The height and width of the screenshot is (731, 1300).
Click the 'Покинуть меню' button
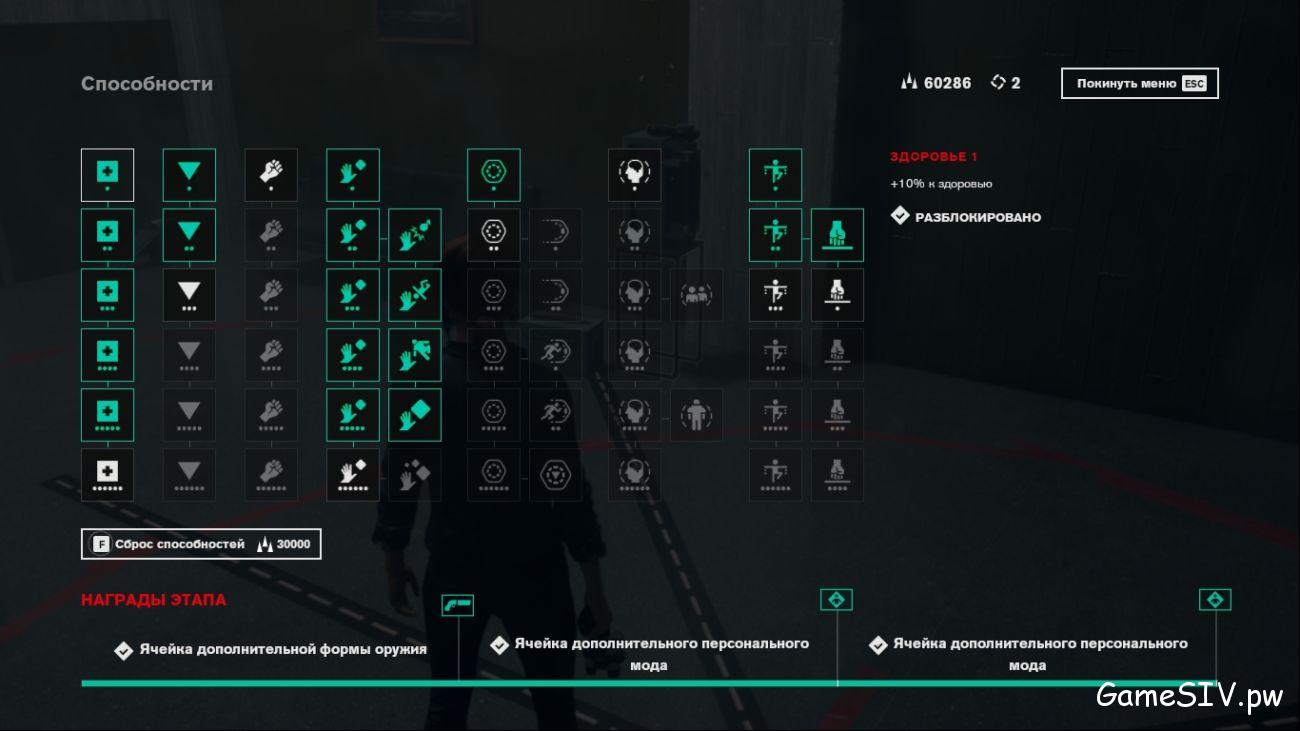[x=1139, y=84]
